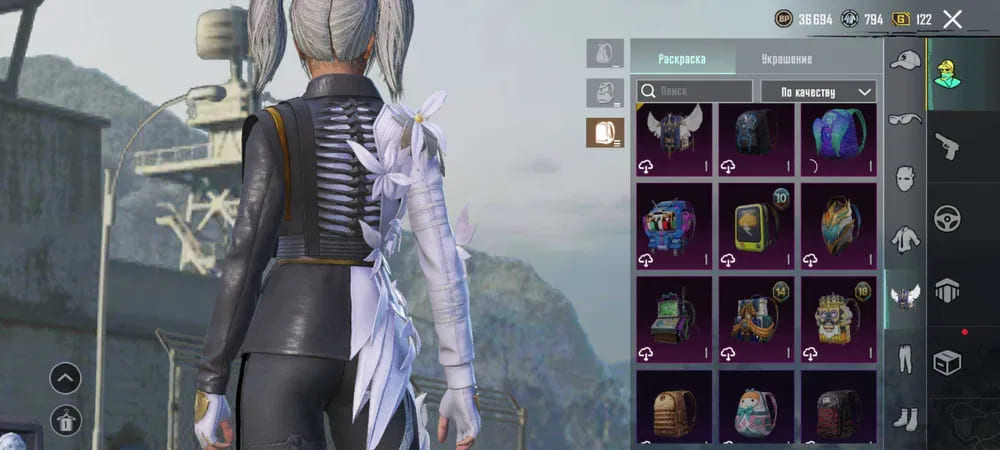The height and width of the screenshot is (450, 1000).
Task: Click the Поиск search field
Action: (x=694, y=91)
